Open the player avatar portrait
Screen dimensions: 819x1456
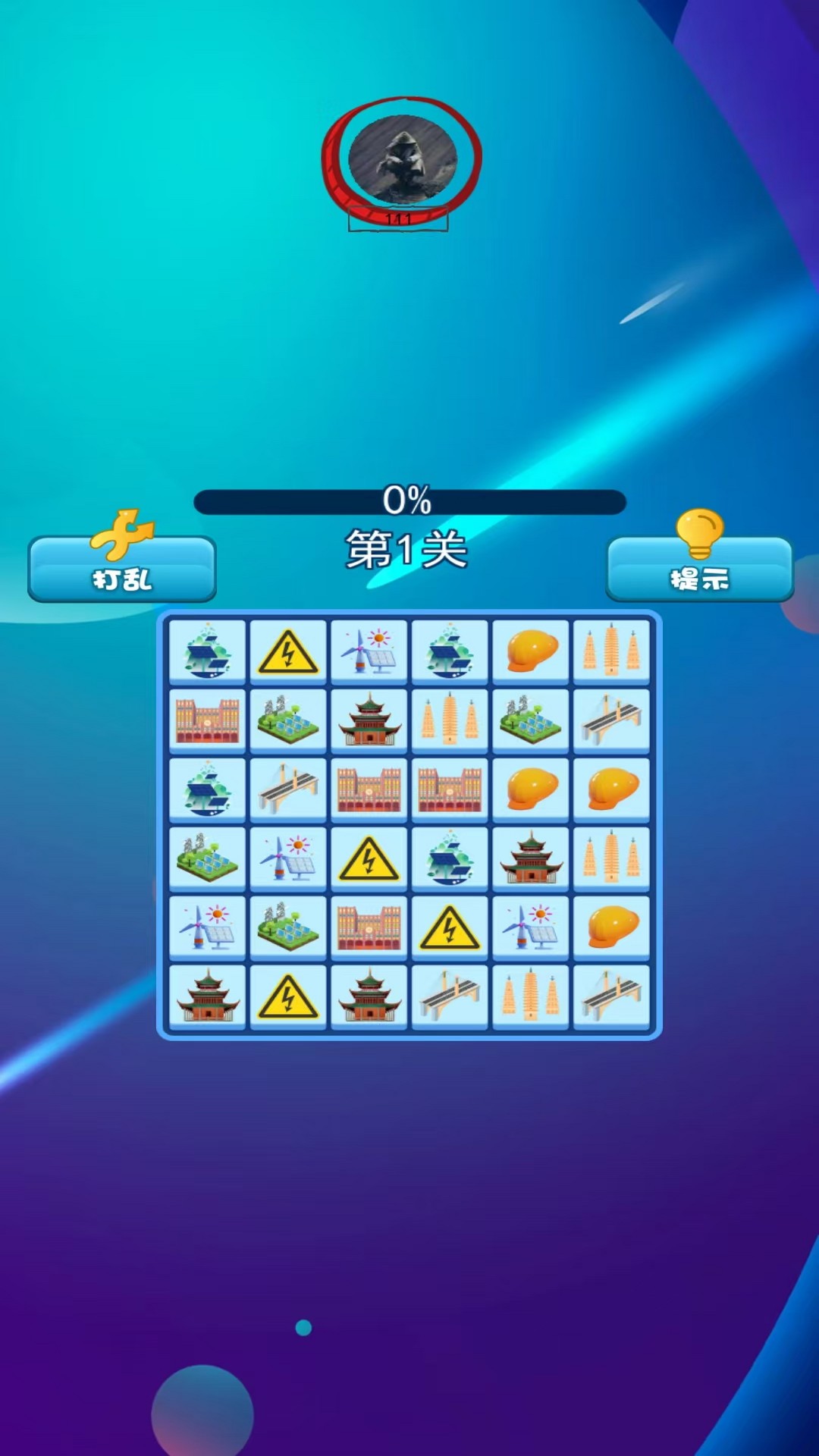(x=402, y=159)
